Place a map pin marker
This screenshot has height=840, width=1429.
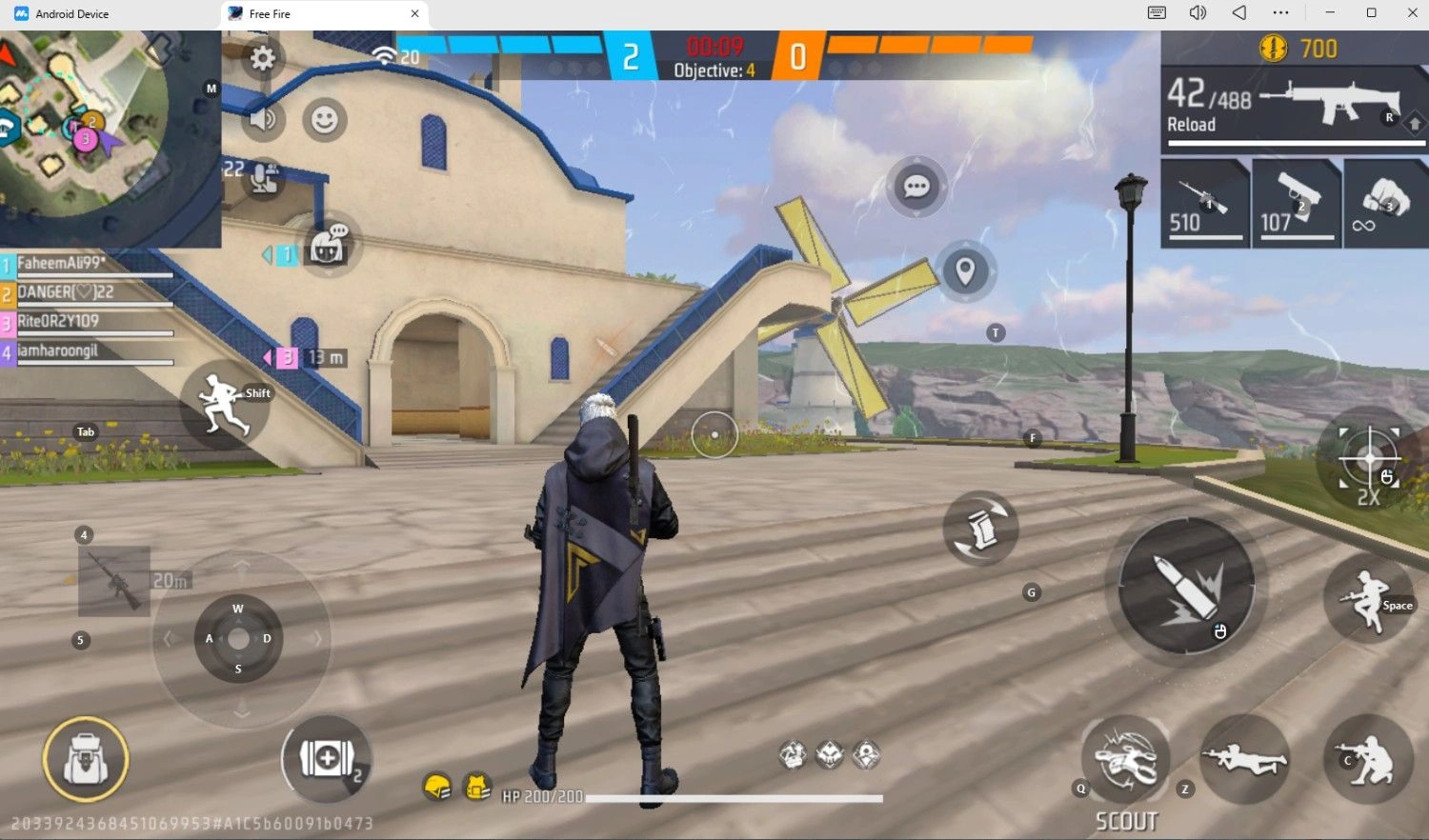[x=965, y=271]
